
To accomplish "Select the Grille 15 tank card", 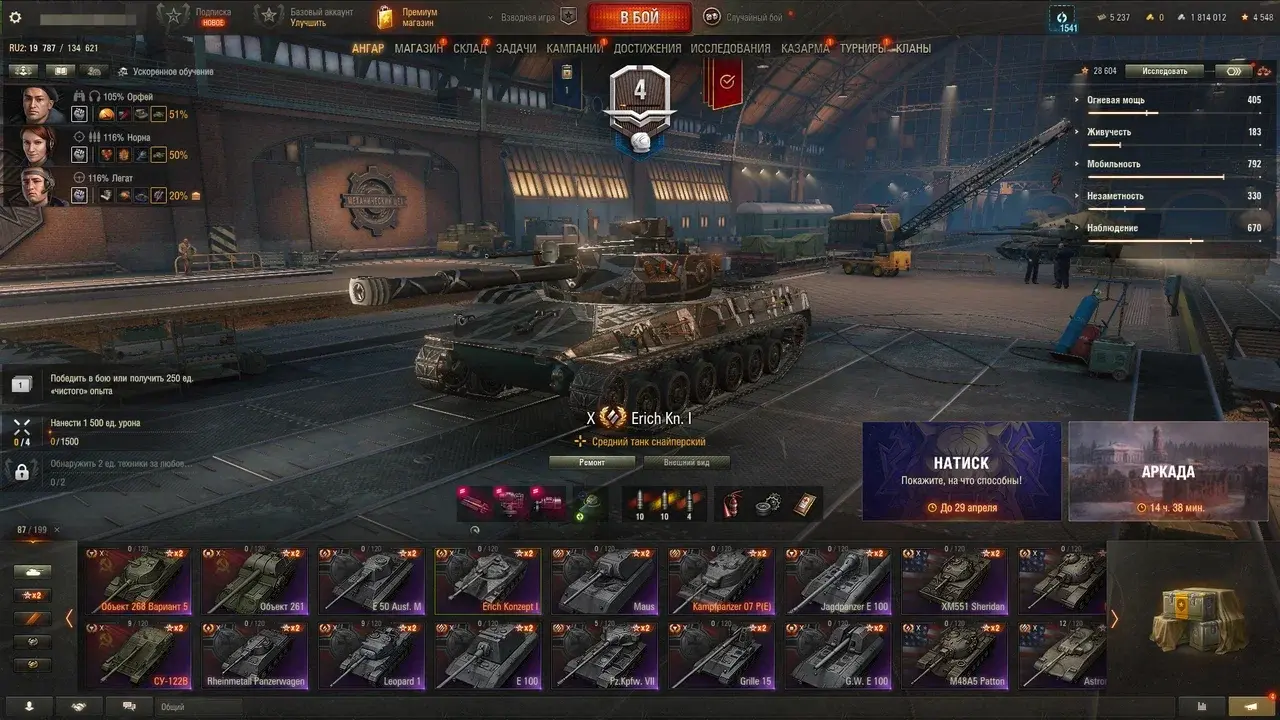I will pos(722,655).
